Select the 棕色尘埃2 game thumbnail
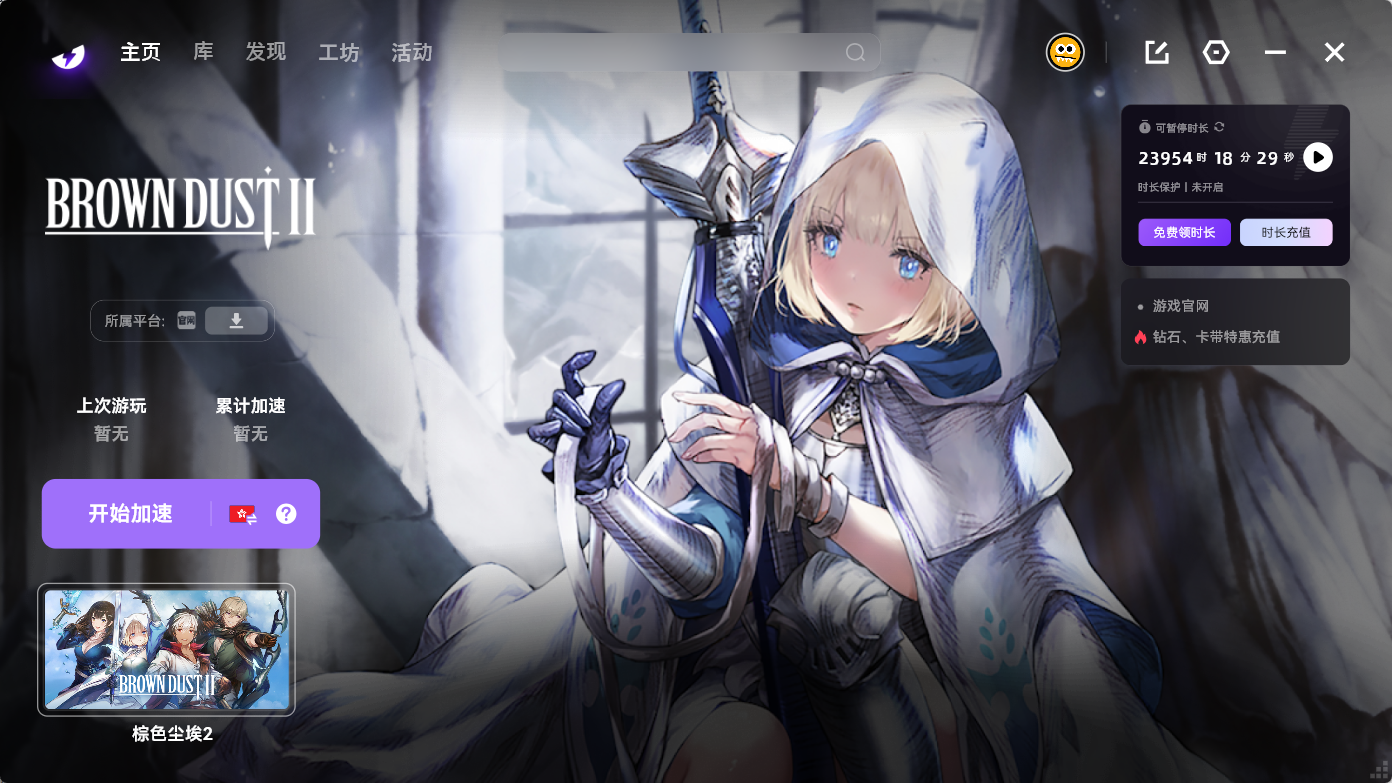 tap(166, 649)
